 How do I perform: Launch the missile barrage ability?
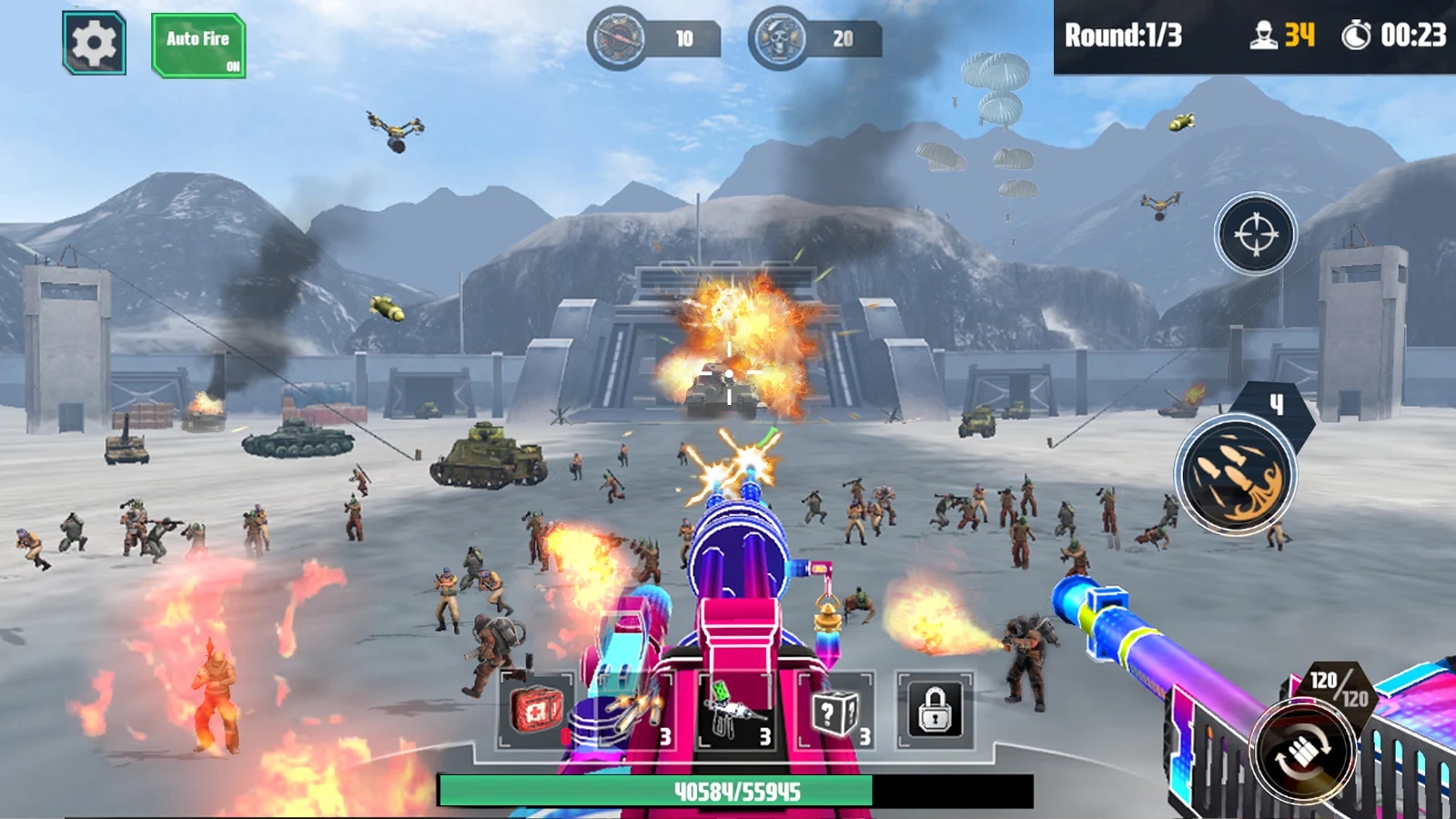(1235, 475)
